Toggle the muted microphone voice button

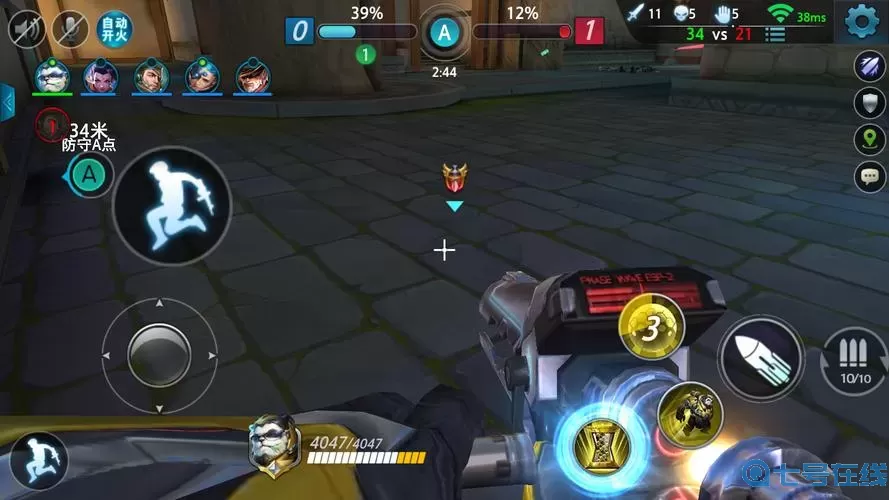(x=70, y=28)
